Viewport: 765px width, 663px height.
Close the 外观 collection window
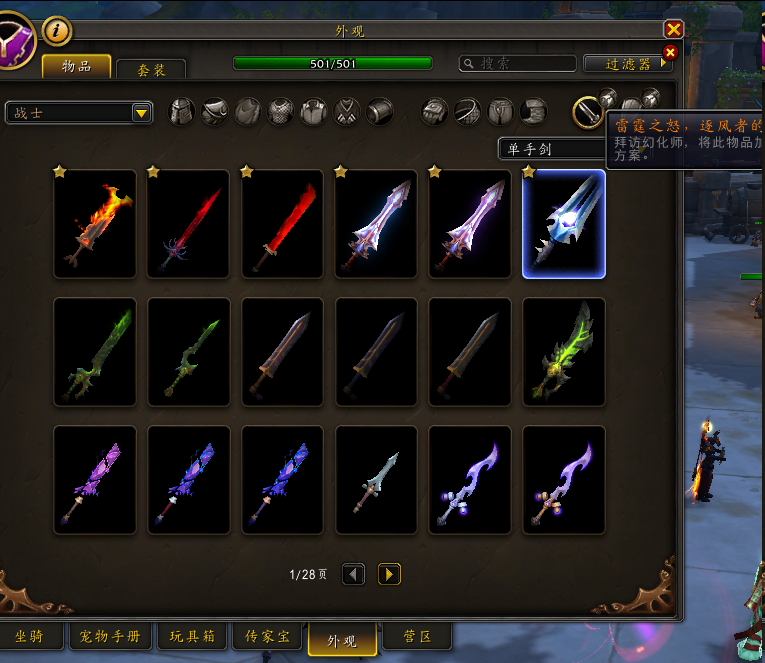coord(674,29)
